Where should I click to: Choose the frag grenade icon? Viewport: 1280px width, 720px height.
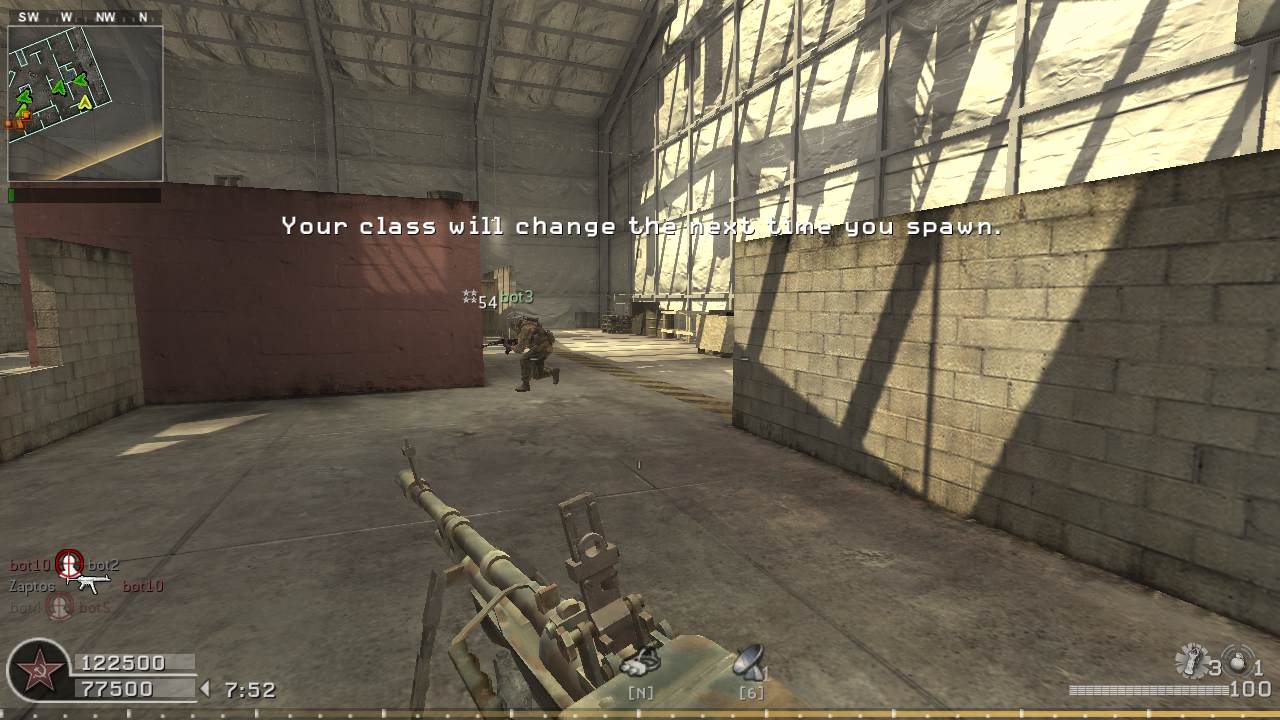point(1238,661)
